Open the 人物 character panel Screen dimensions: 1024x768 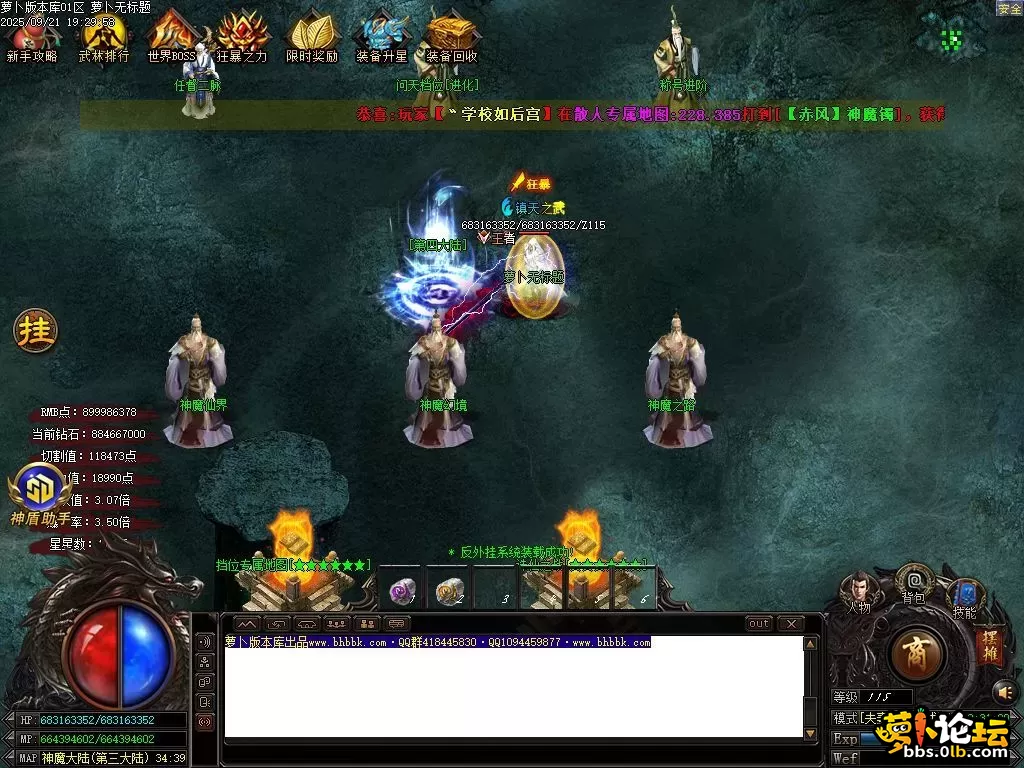click(x=859, y=590)
